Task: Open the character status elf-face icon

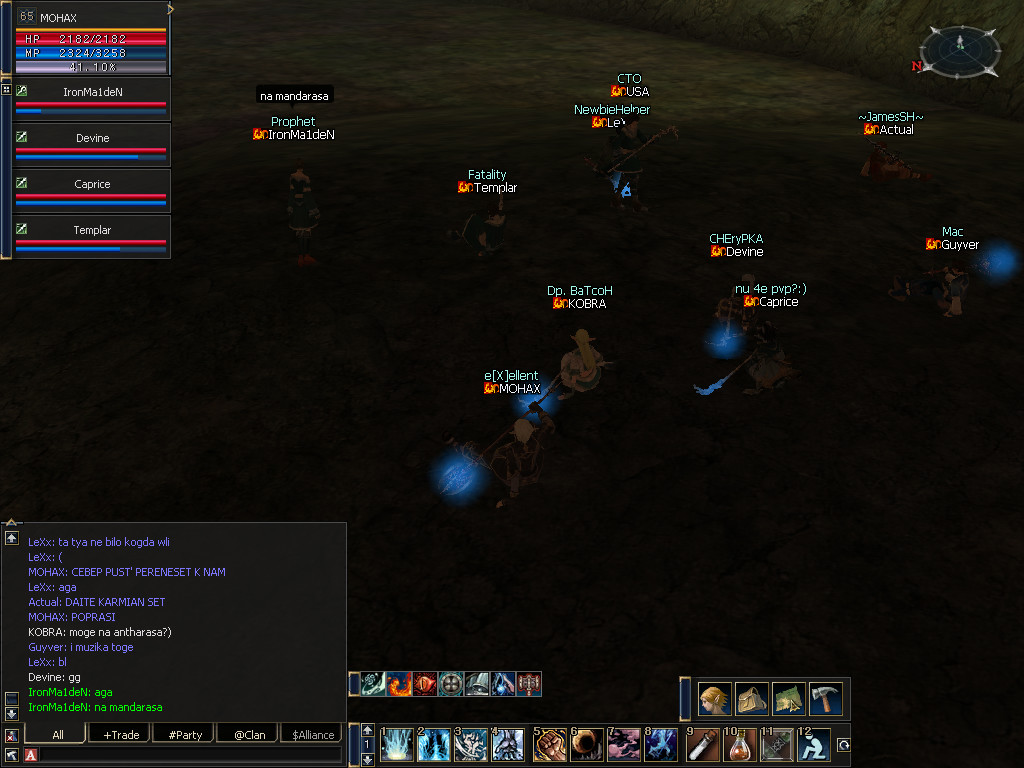Action: coord(714,698)
